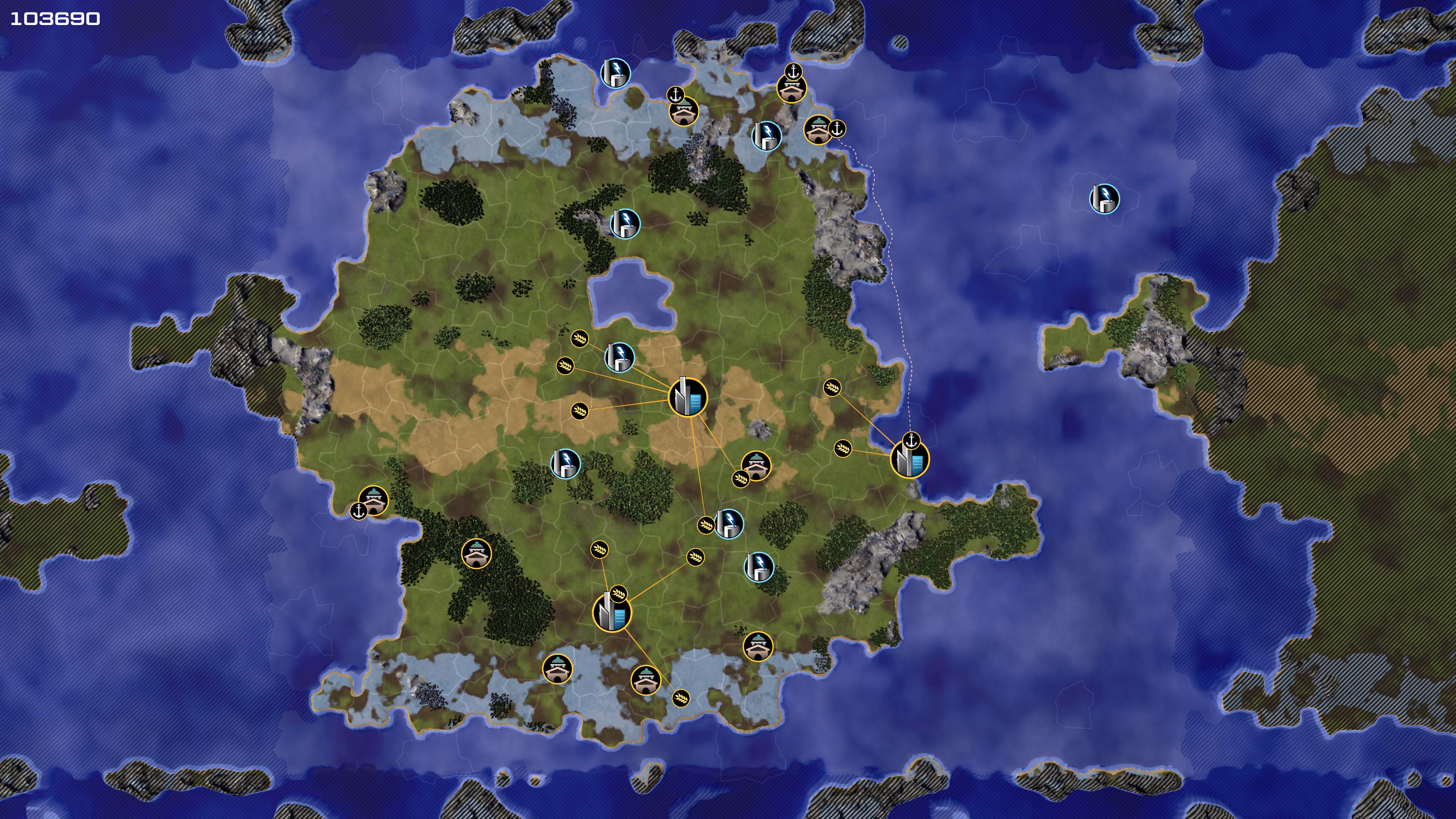Image resolution: width=1456 pixels, height=819 pixels.
Task: Select the central city linked to five farms
Action: pyautogui.click(x=687, y=397)
